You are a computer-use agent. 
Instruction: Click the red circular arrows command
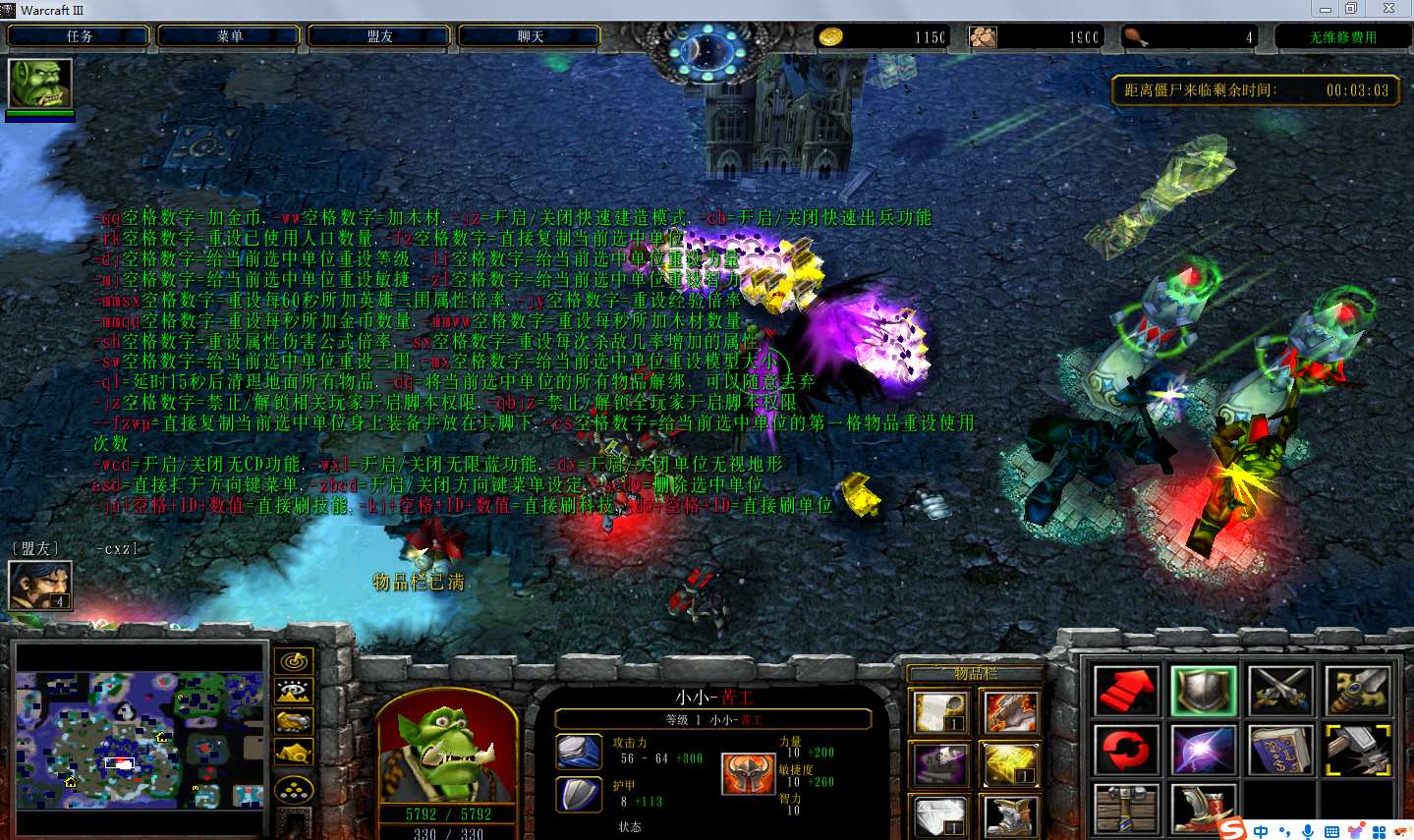pos(1126,752)
